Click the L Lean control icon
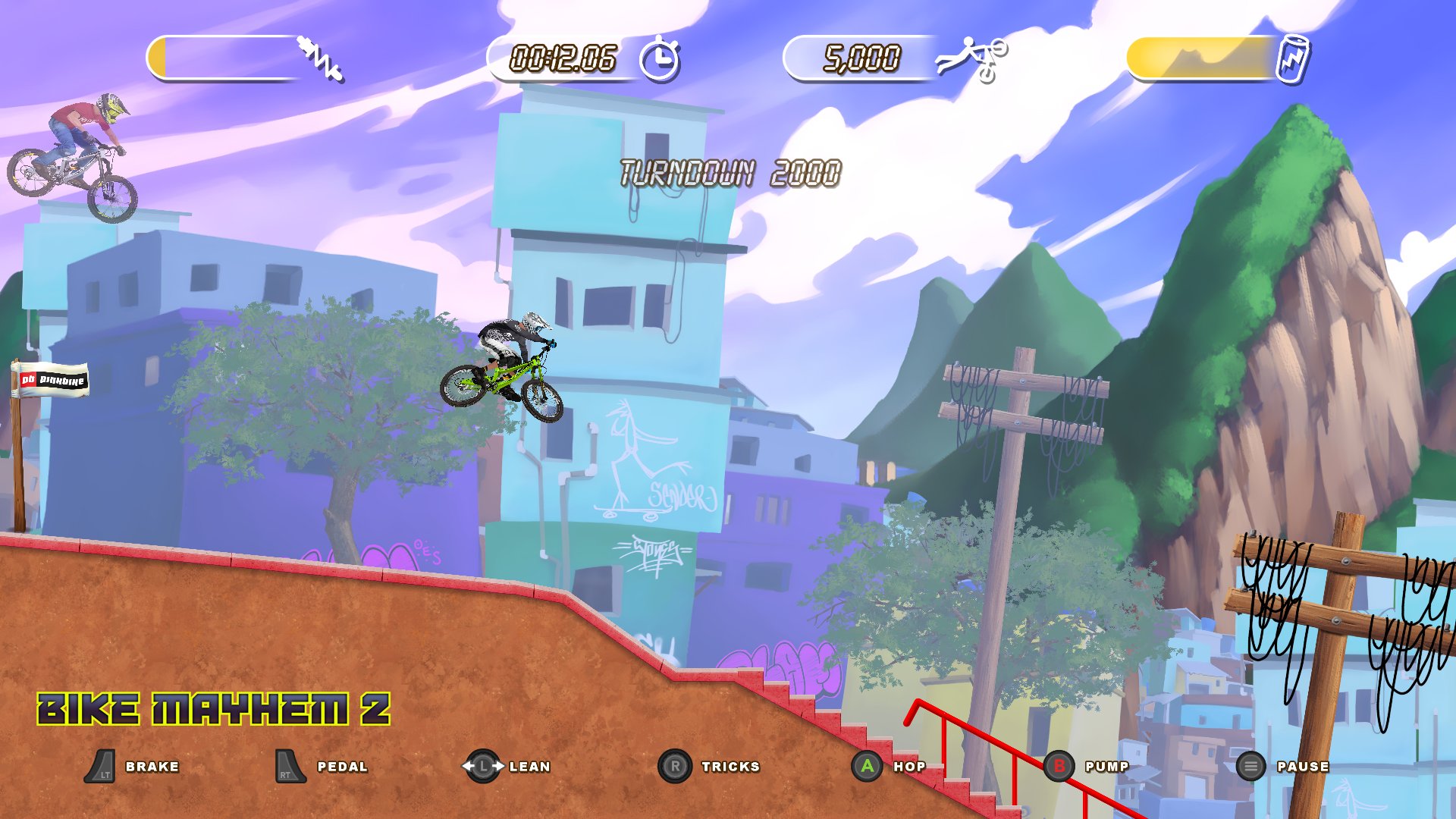This screenshot has height=819, width=1456. coord(484,766)
